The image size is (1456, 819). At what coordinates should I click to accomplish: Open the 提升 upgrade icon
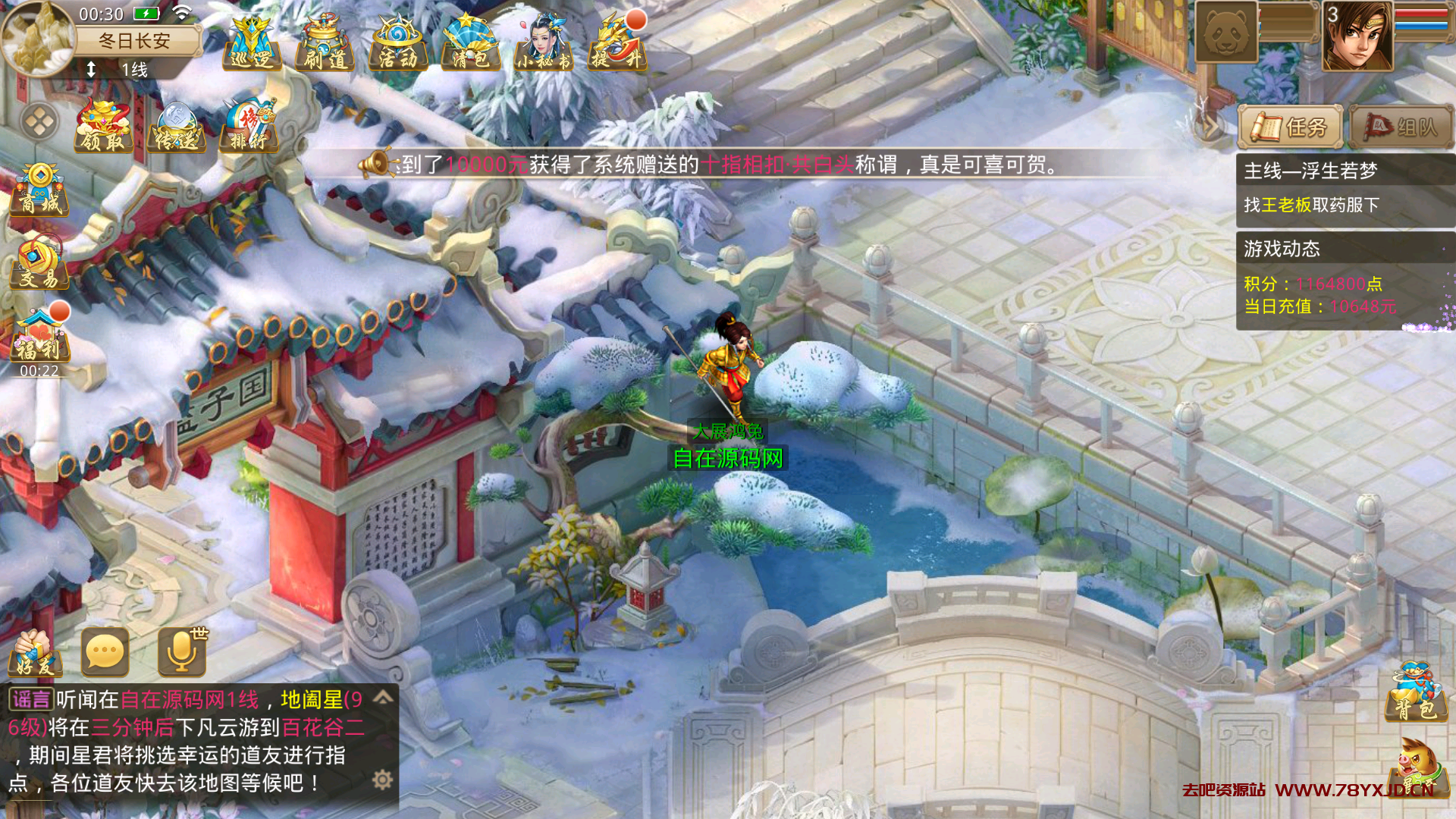coord(617,42)
